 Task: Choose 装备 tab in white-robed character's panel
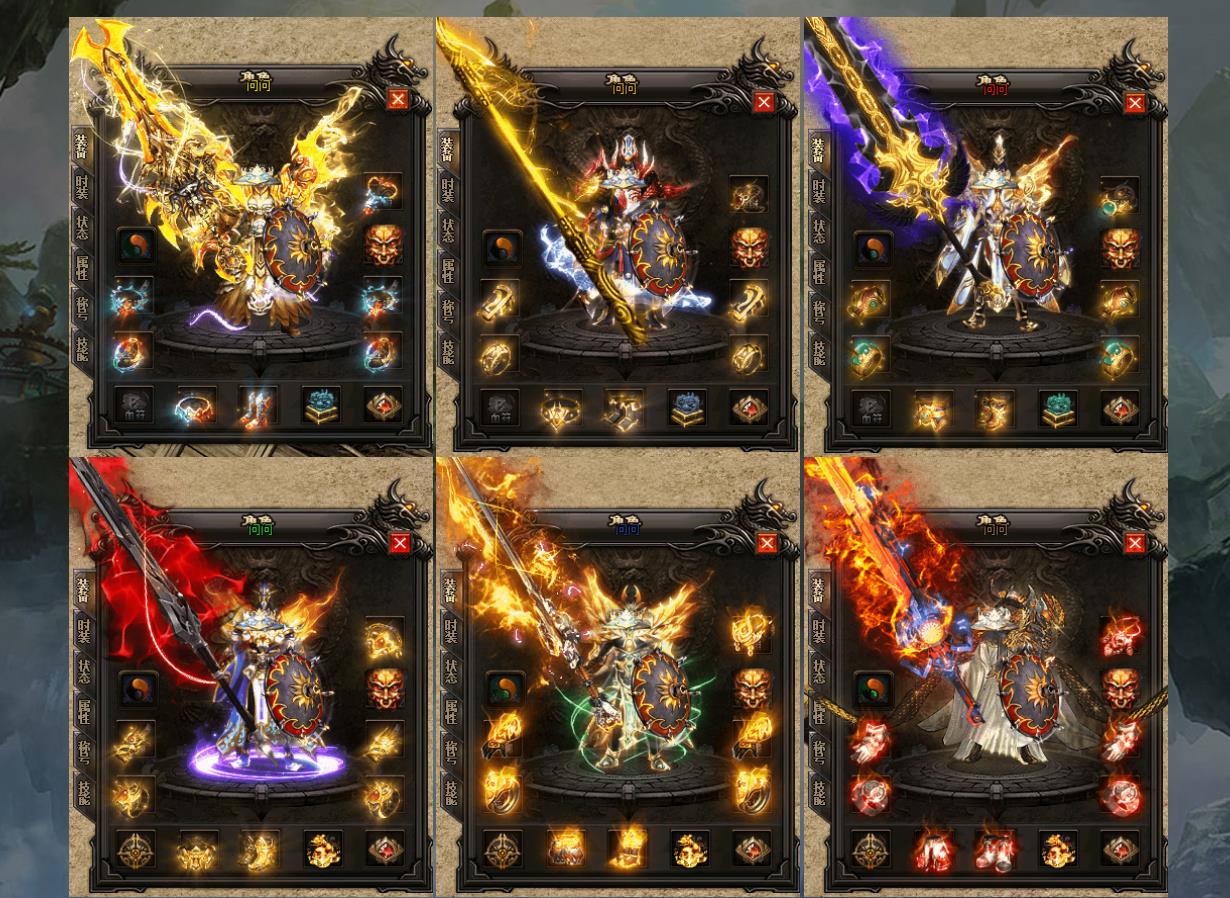tap(819, 590)
